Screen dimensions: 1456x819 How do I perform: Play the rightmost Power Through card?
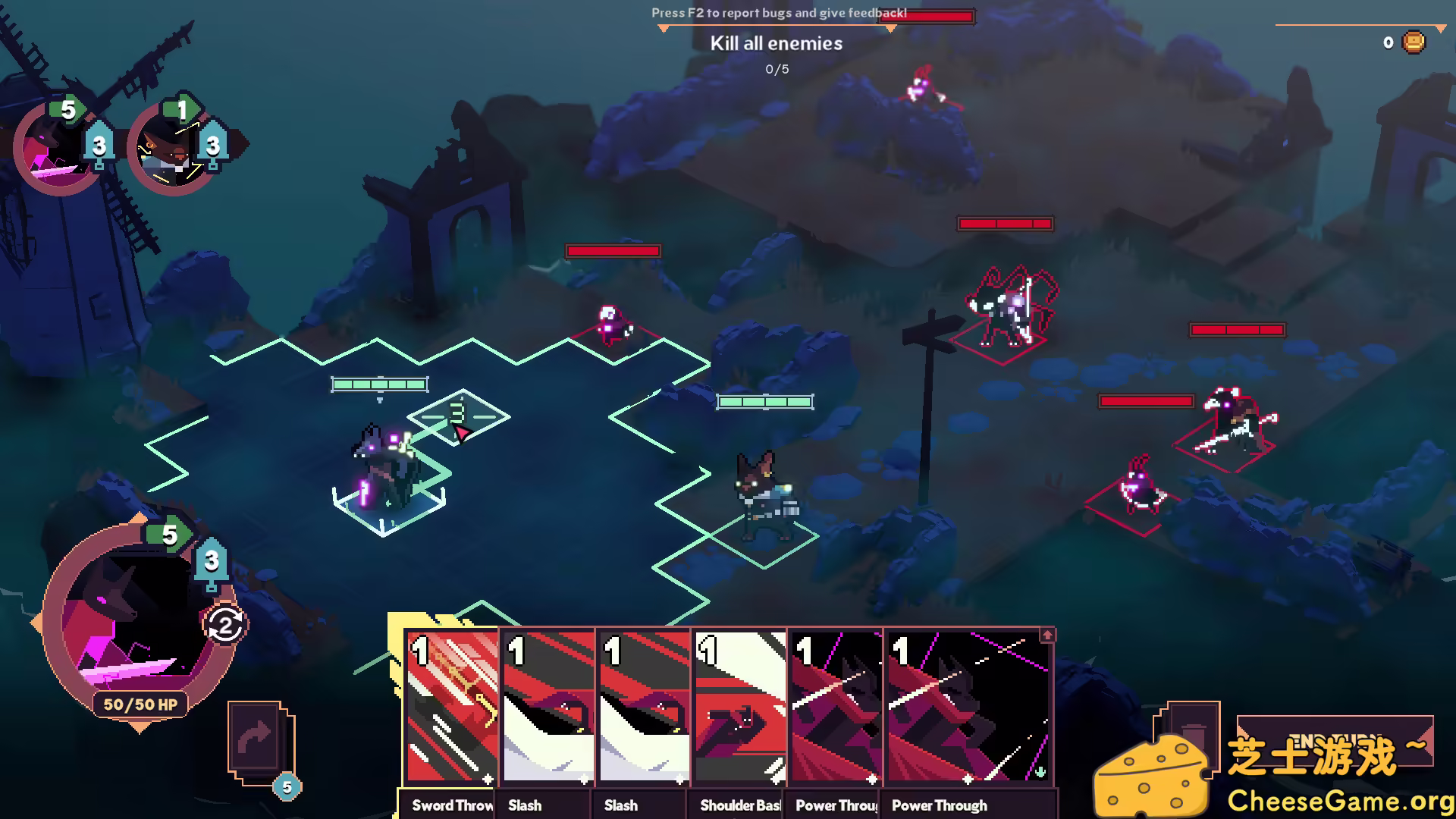point(967,705)
